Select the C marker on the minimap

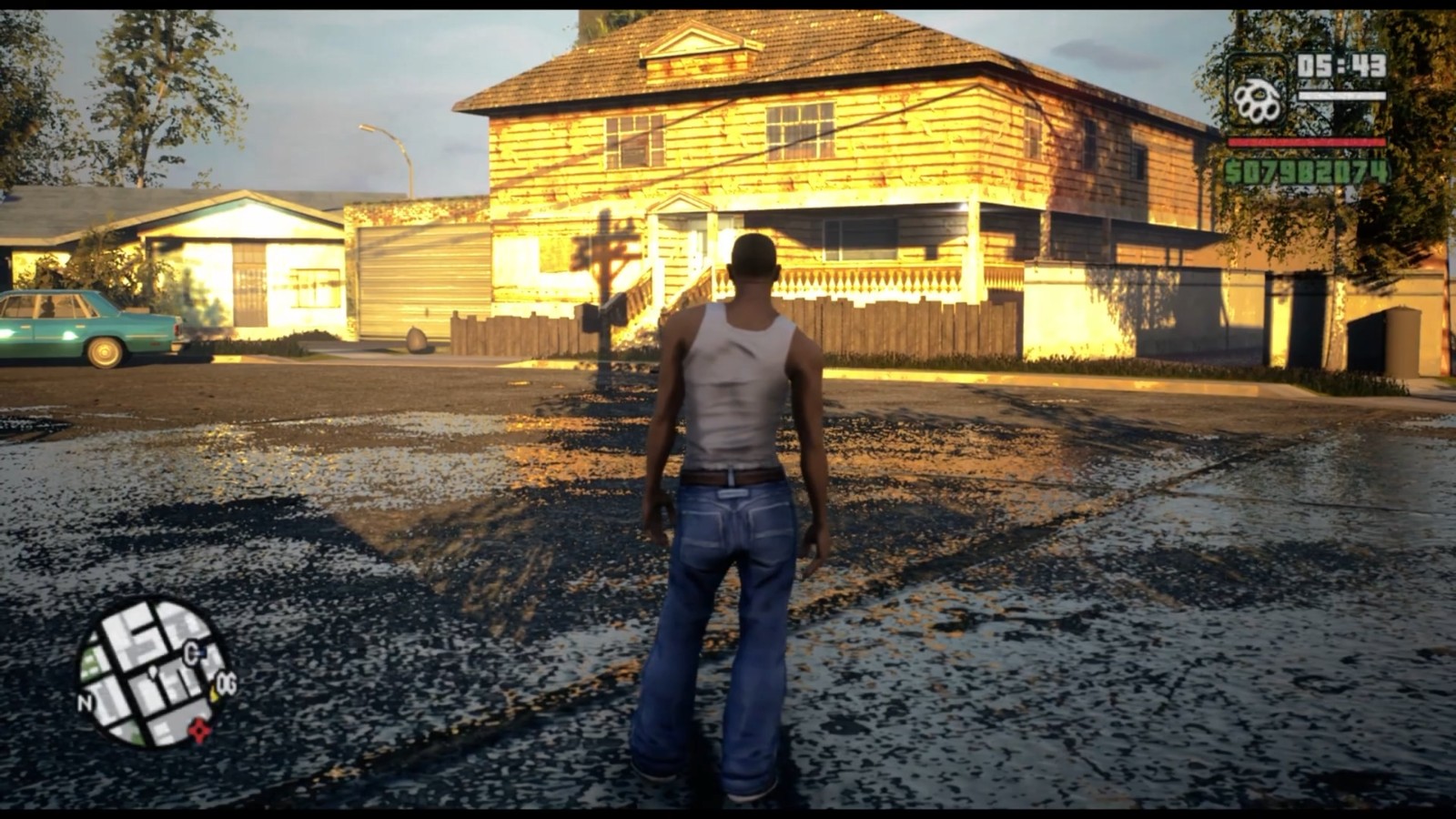[190, 652]
